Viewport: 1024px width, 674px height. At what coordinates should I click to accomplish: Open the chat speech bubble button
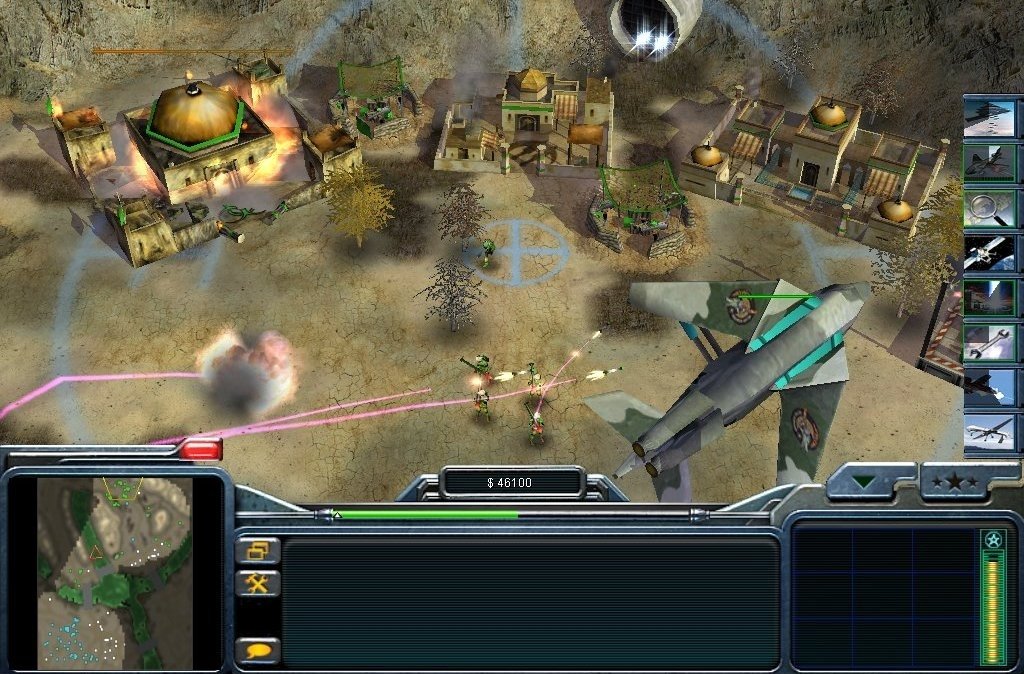click(x=258, y=650)
